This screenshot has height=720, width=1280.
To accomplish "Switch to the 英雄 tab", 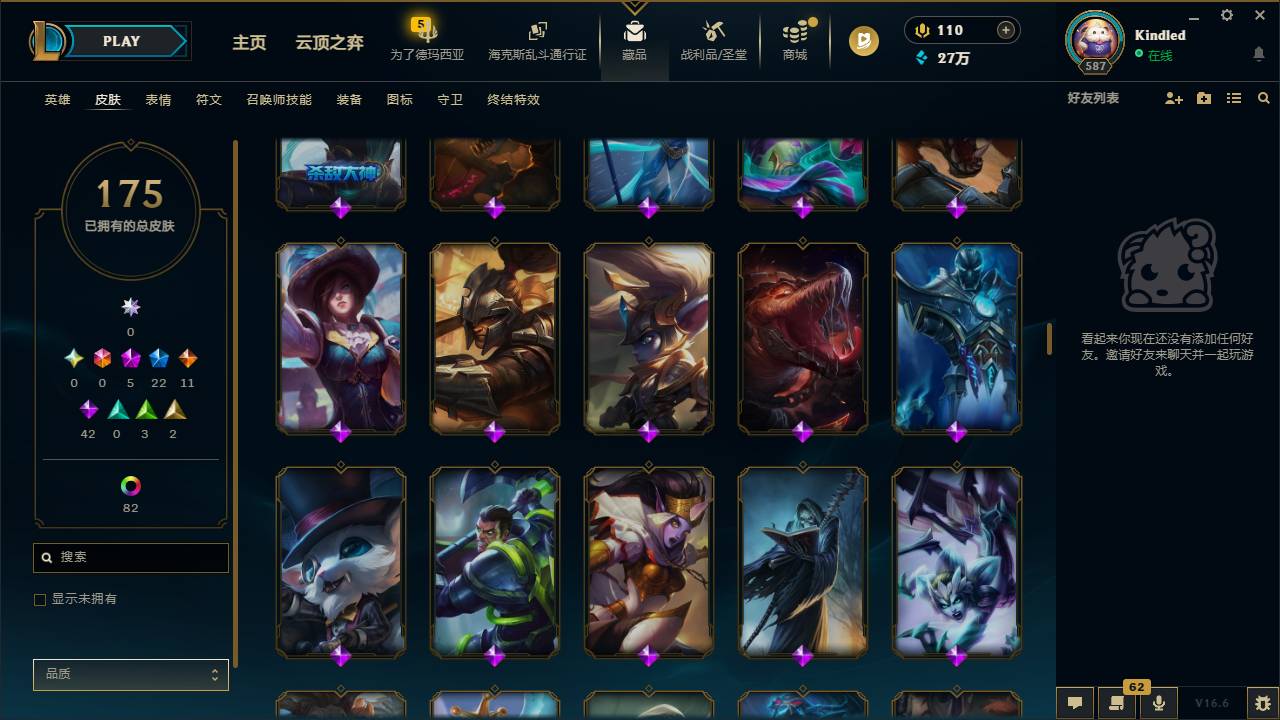I will coord(56,100).
